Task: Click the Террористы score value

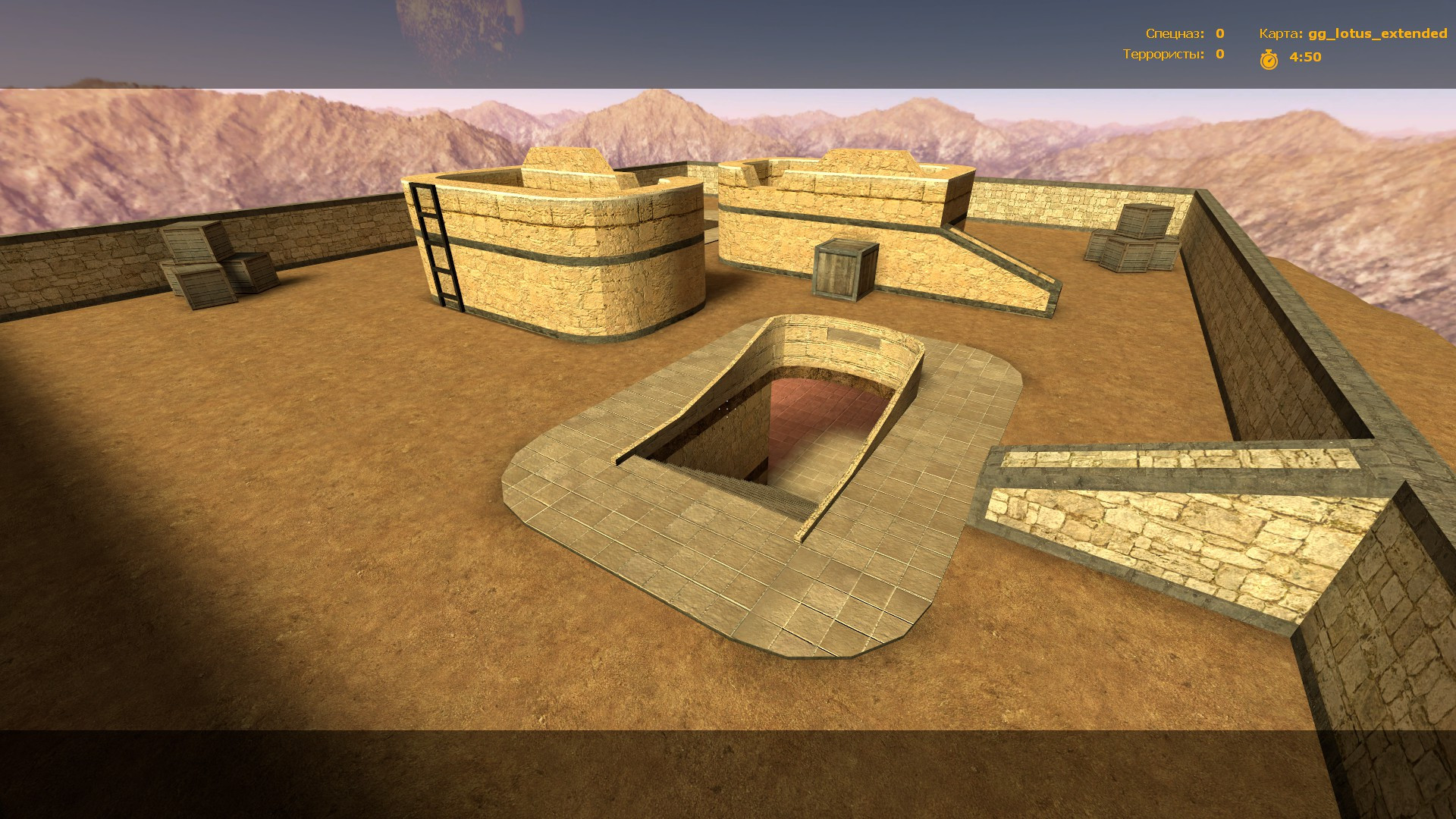Action: tap(1219, 55)
